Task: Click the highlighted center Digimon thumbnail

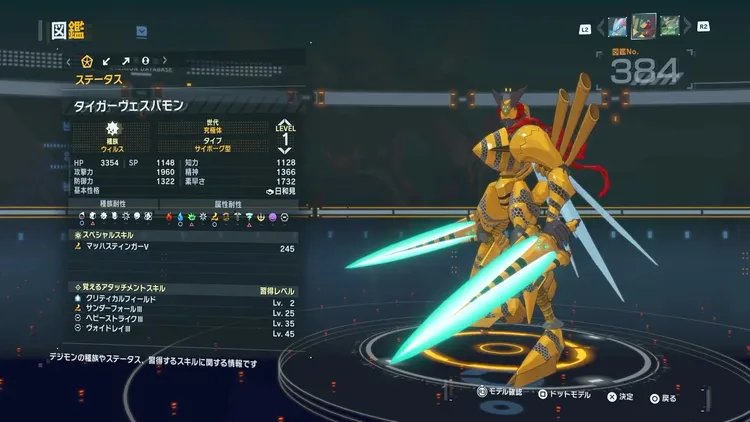Action: pos(644,26)
